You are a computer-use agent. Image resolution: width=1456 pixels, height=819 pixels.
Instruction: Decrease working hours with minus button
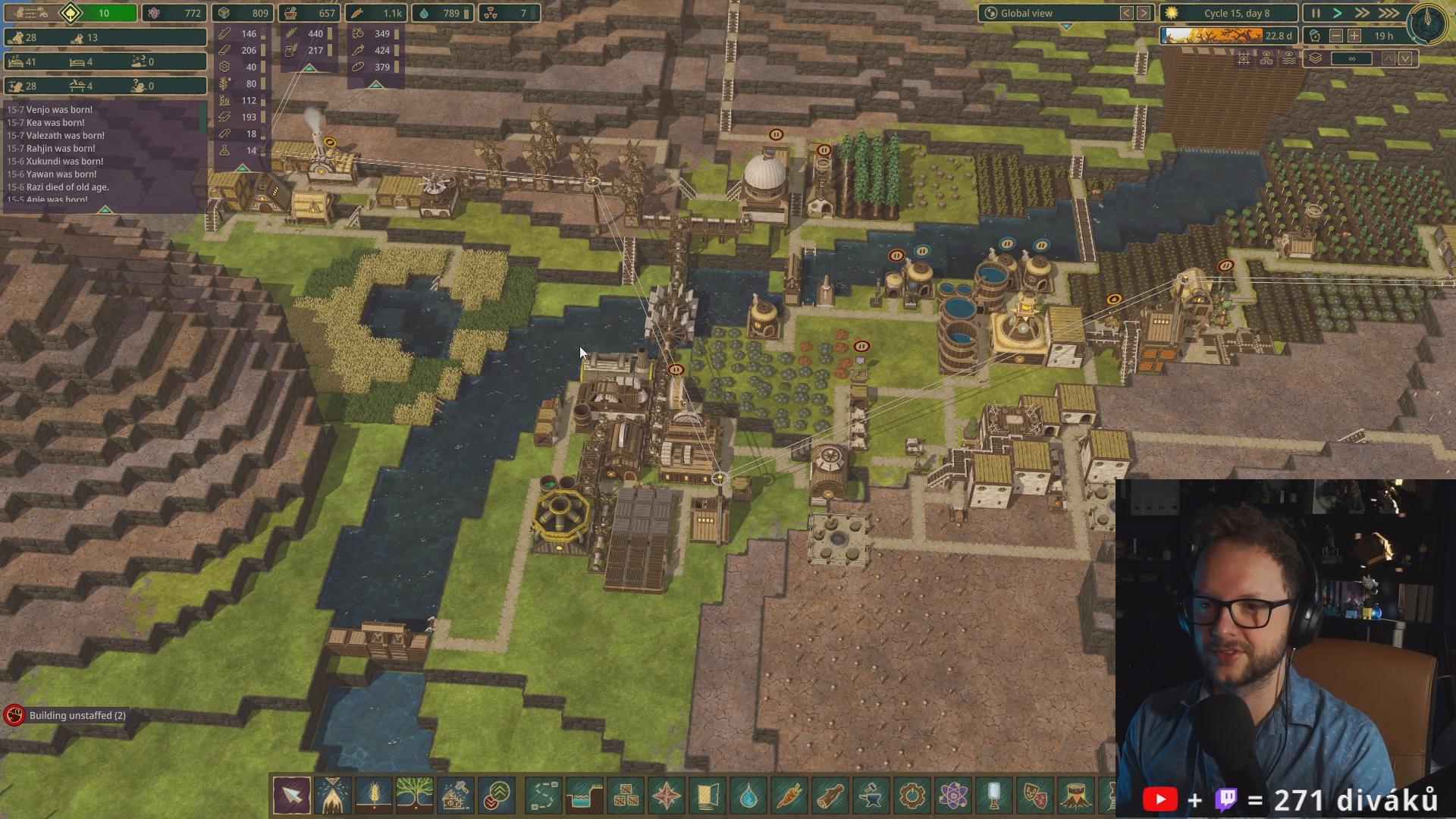pyautogui.click(x=1336, y=36)
